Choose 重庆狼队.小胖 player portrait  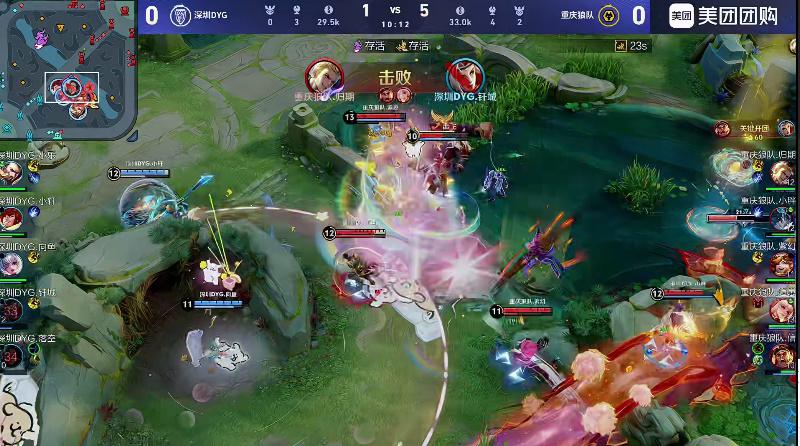(x=784, y=219)
